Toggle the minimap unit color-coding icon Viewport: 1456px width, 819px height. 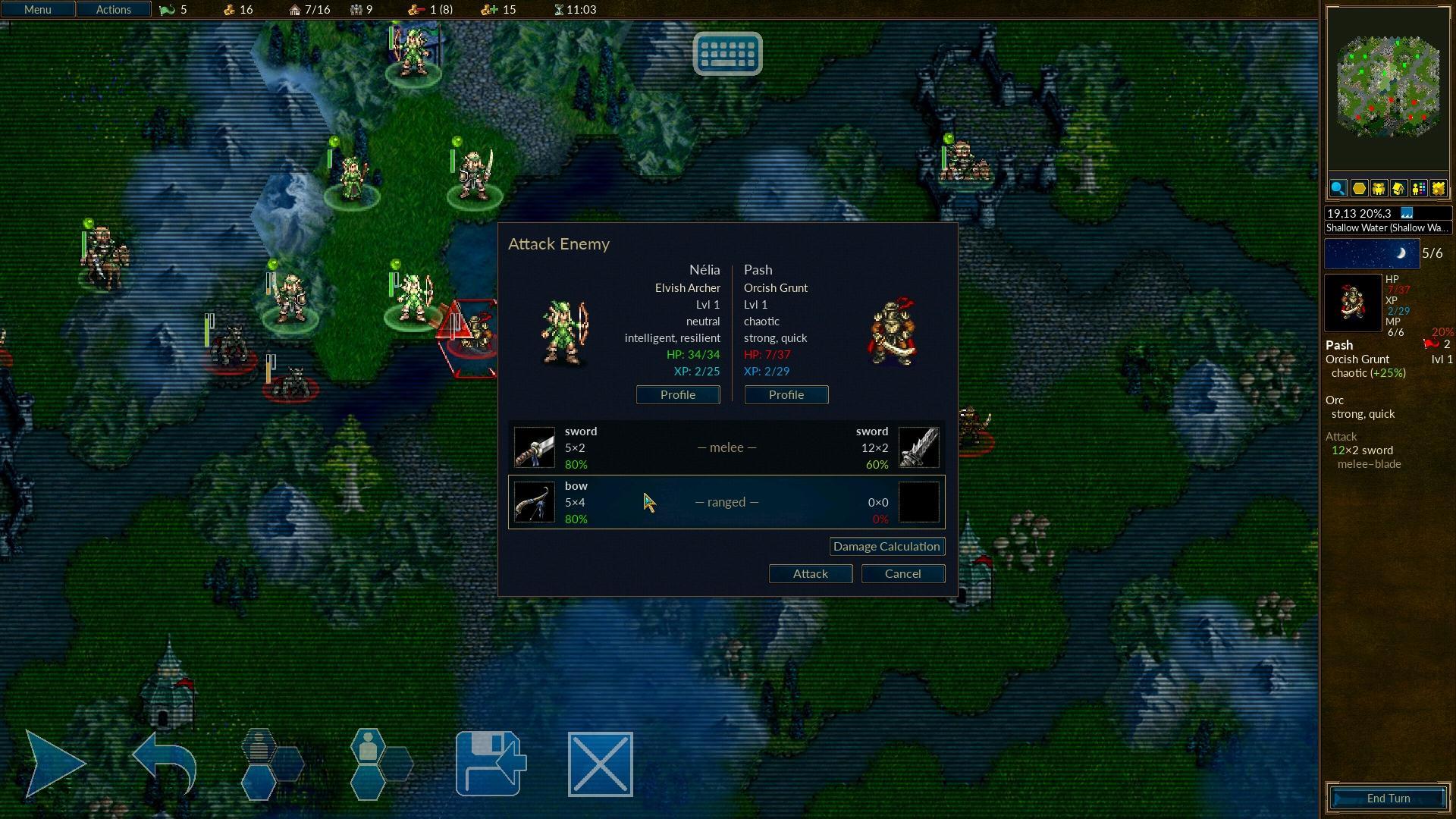(x=1418, y=189)
